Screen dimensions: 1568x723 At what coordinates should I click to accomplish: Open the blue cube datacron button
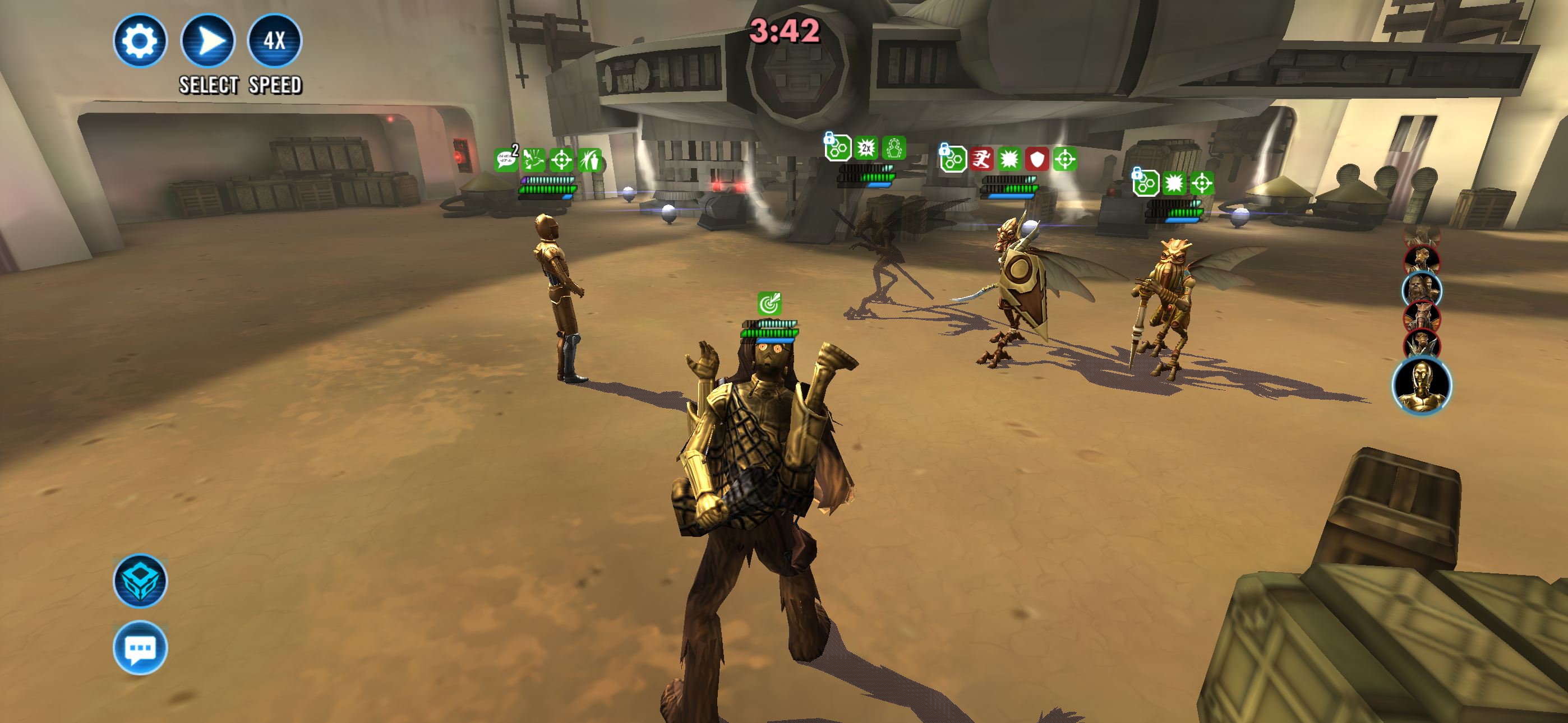pos(140,580)
